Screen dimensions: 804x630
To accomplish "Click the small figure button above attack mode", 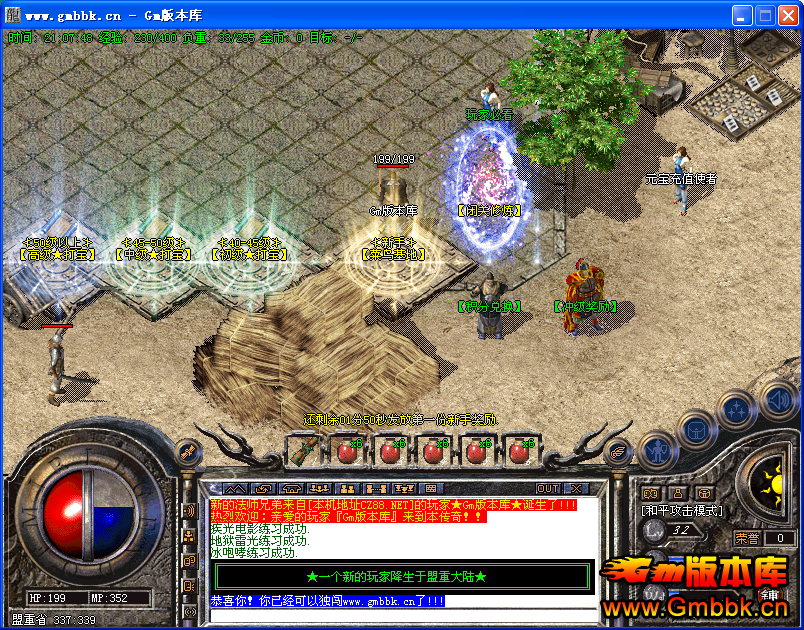I will 677,492.
